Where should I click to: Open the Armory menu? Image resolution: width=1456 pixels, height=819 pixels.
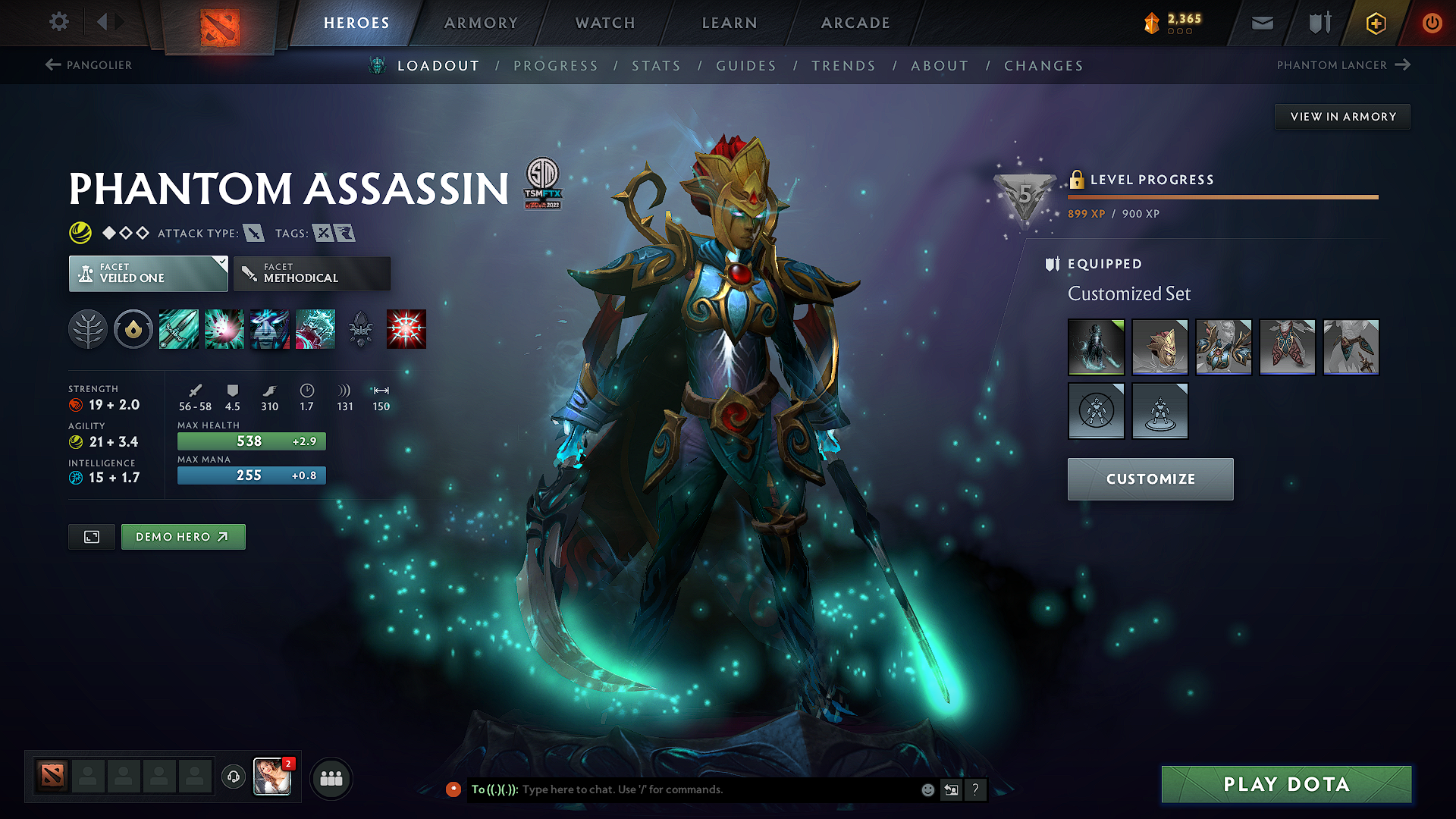click(x=481, y=23)
